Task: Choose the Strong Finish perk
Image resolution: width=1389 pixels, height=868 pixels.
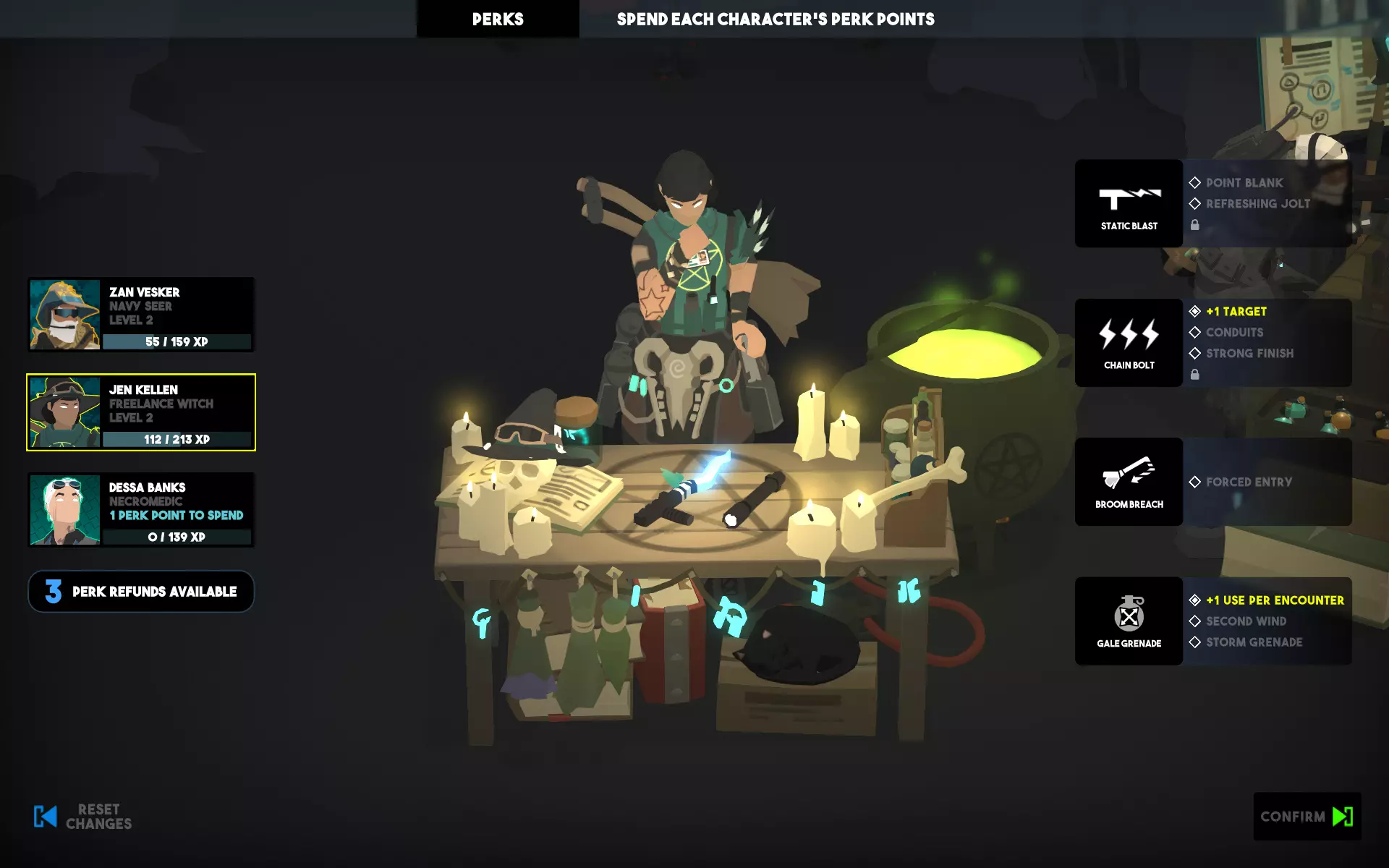Action: 1249,354
